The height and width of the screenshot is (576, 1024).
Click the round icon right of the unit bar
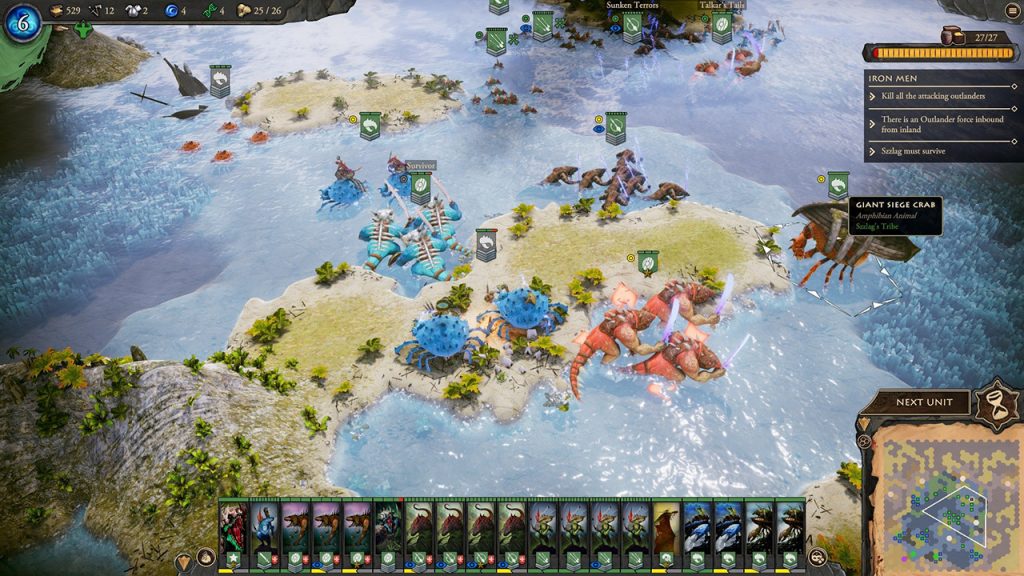(x=818, y=558)
